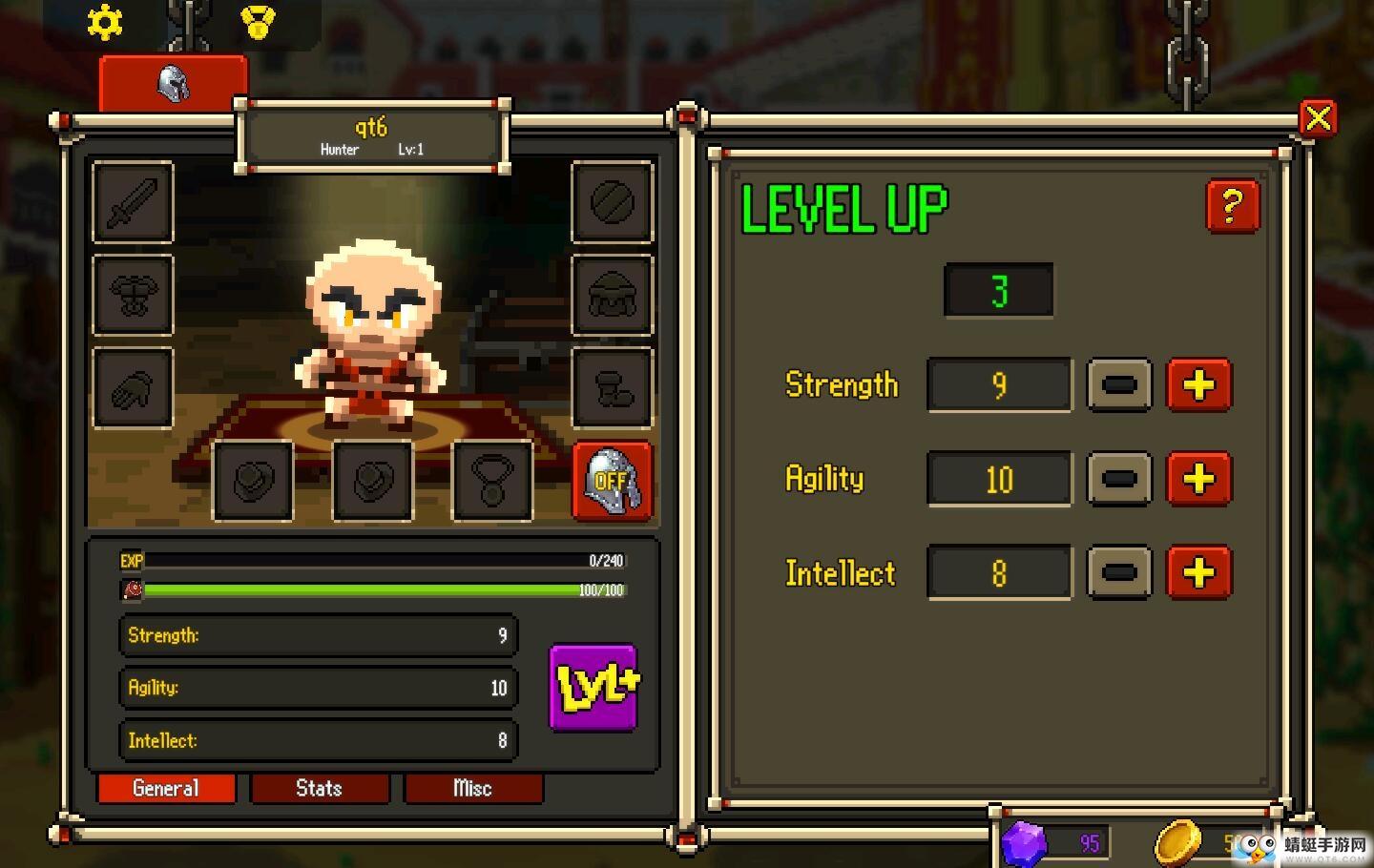Click the green health bar
Image resolution: width=1374 pixels, height=868 pixels.
click(363, 590)
